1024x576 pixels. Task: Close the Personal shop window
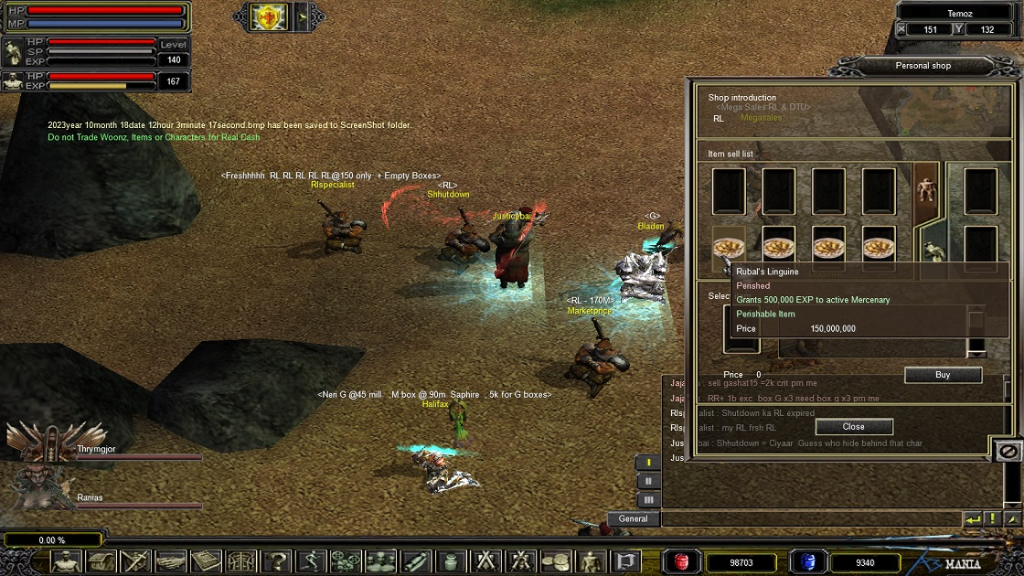[853, 426]
